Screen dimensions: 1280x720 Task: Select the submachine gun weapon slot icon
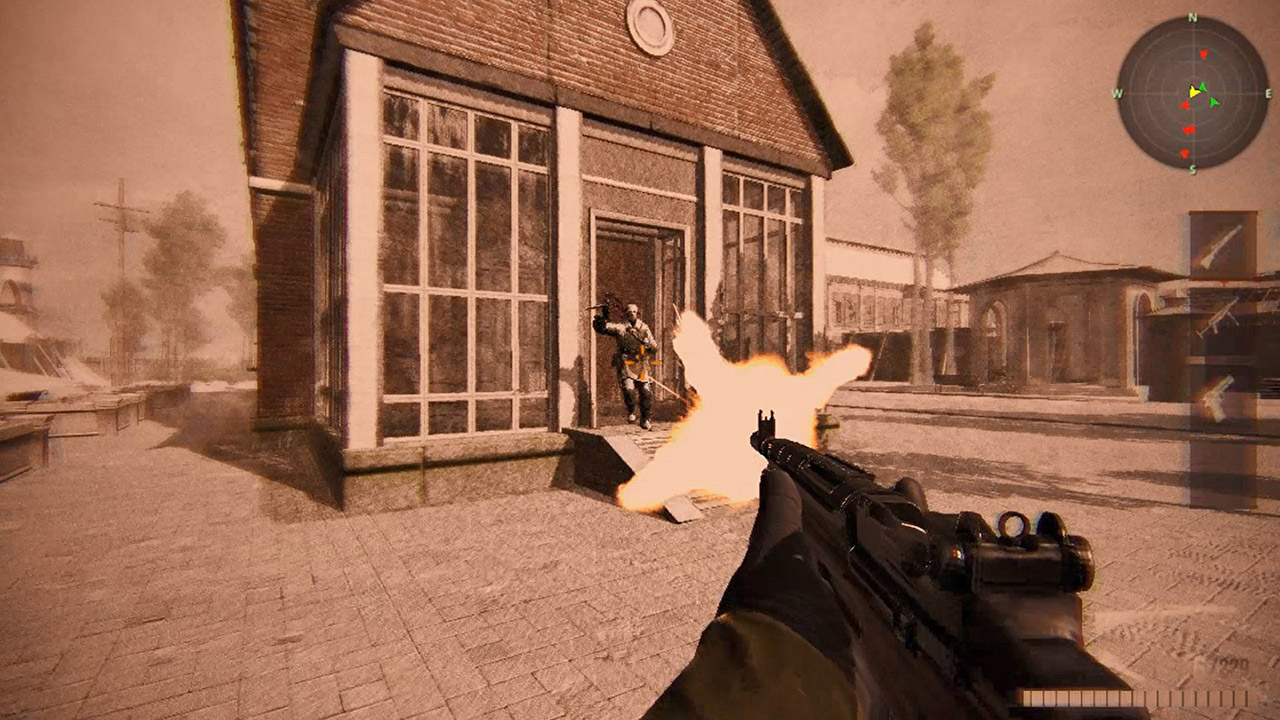(1221, 316)
